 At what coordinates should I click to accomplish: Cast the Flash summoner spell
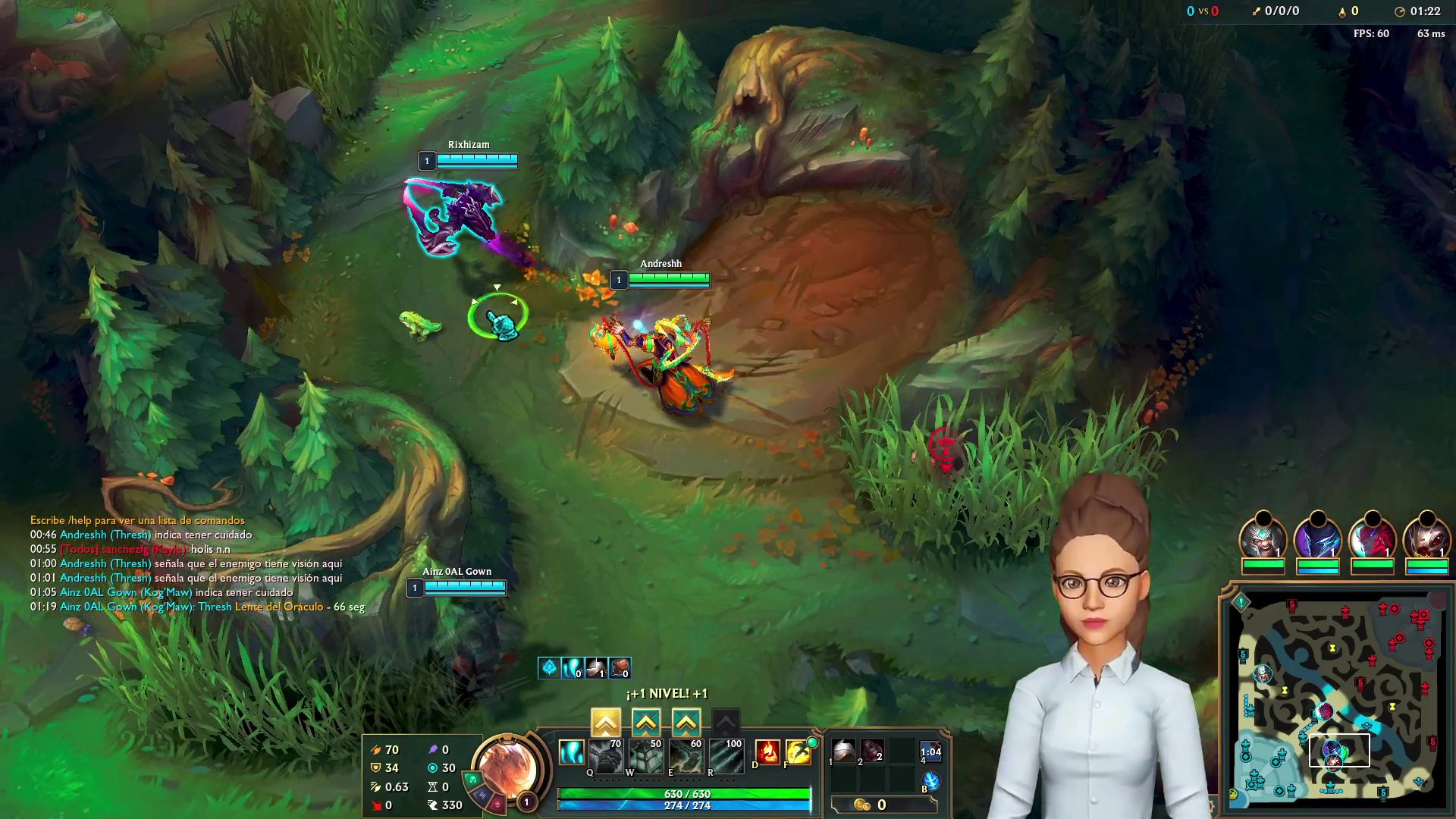point(799,752)
